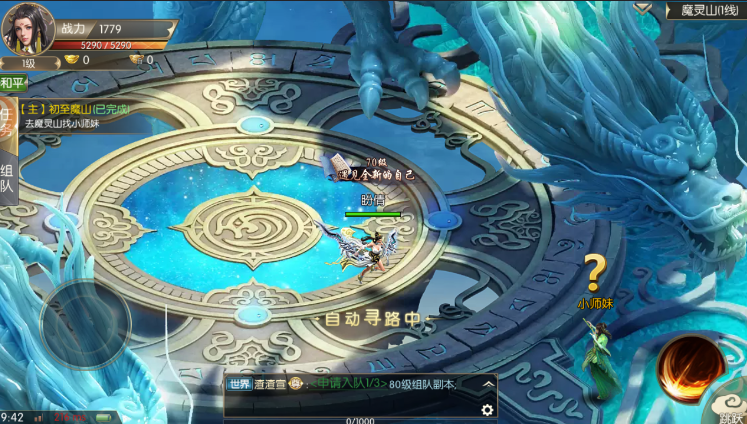The width and height of the screenshot is (747, 424).
Task: Open chat settings gear icon
Action: (487, 410)
